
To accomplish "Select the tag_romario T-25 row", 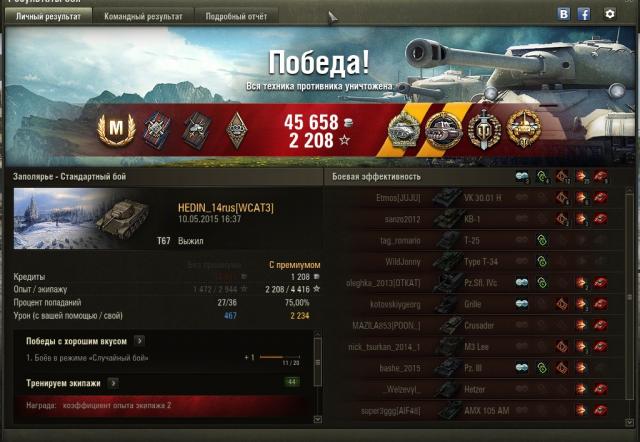I will pos(470,240).
